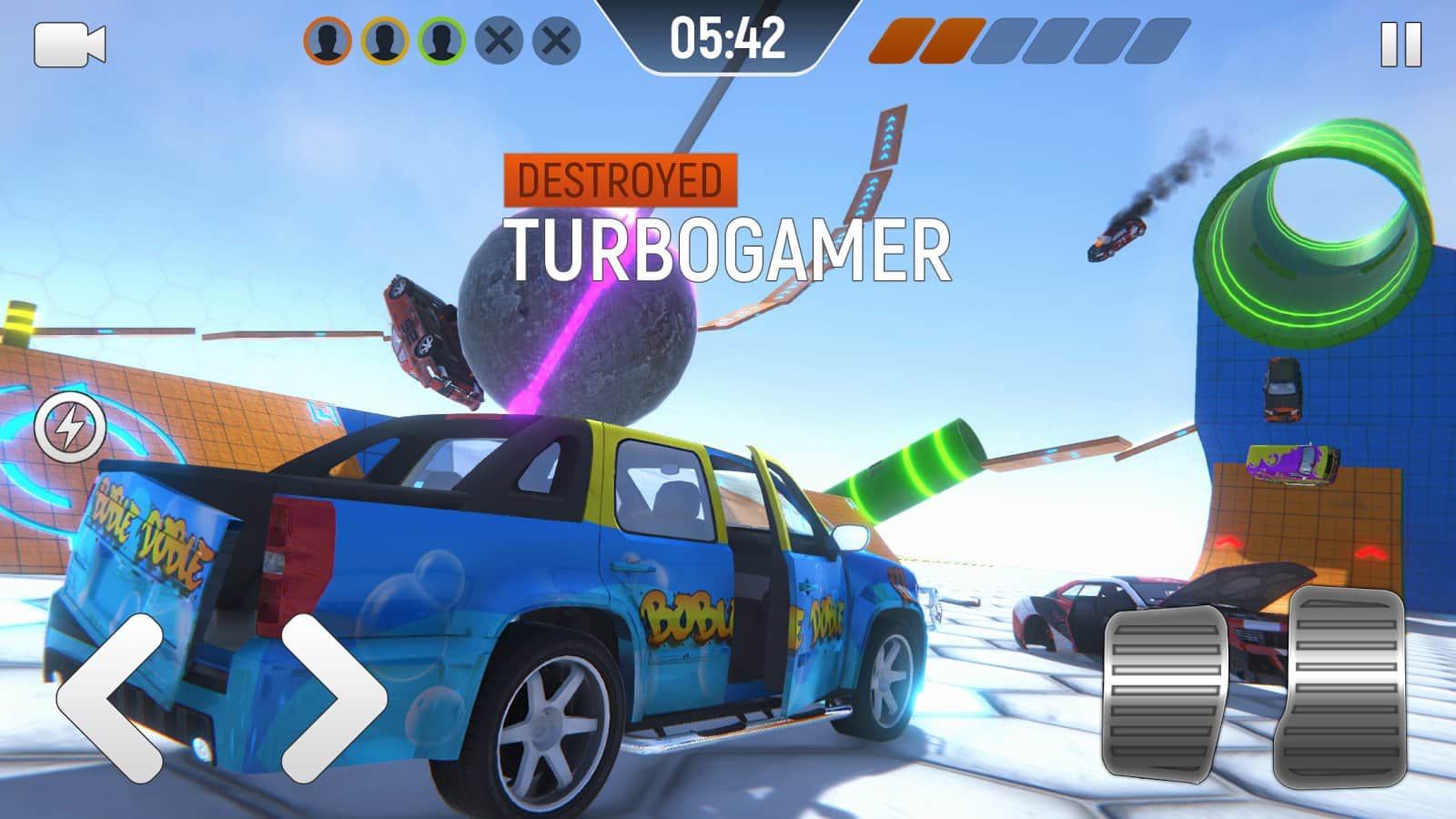Select the yellow-ringed player avatar
Image resolution: width=1456 pixels, height=819 pixels.
click(385, 41)
